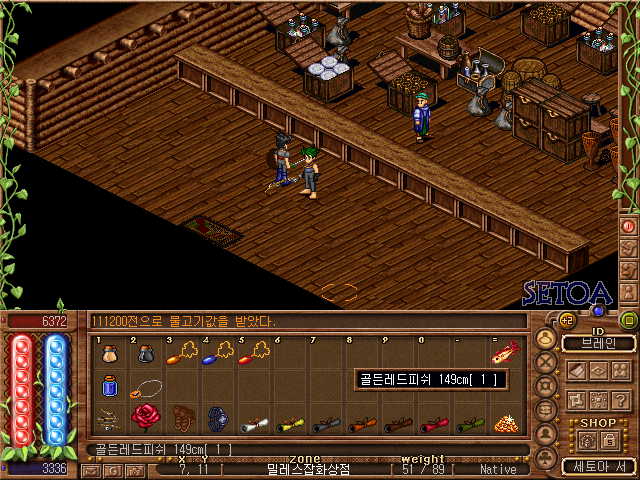Pick the brown leather boots item
Image resolution: width=640 pixels, height=480 pixels.
tap(183, 416)
